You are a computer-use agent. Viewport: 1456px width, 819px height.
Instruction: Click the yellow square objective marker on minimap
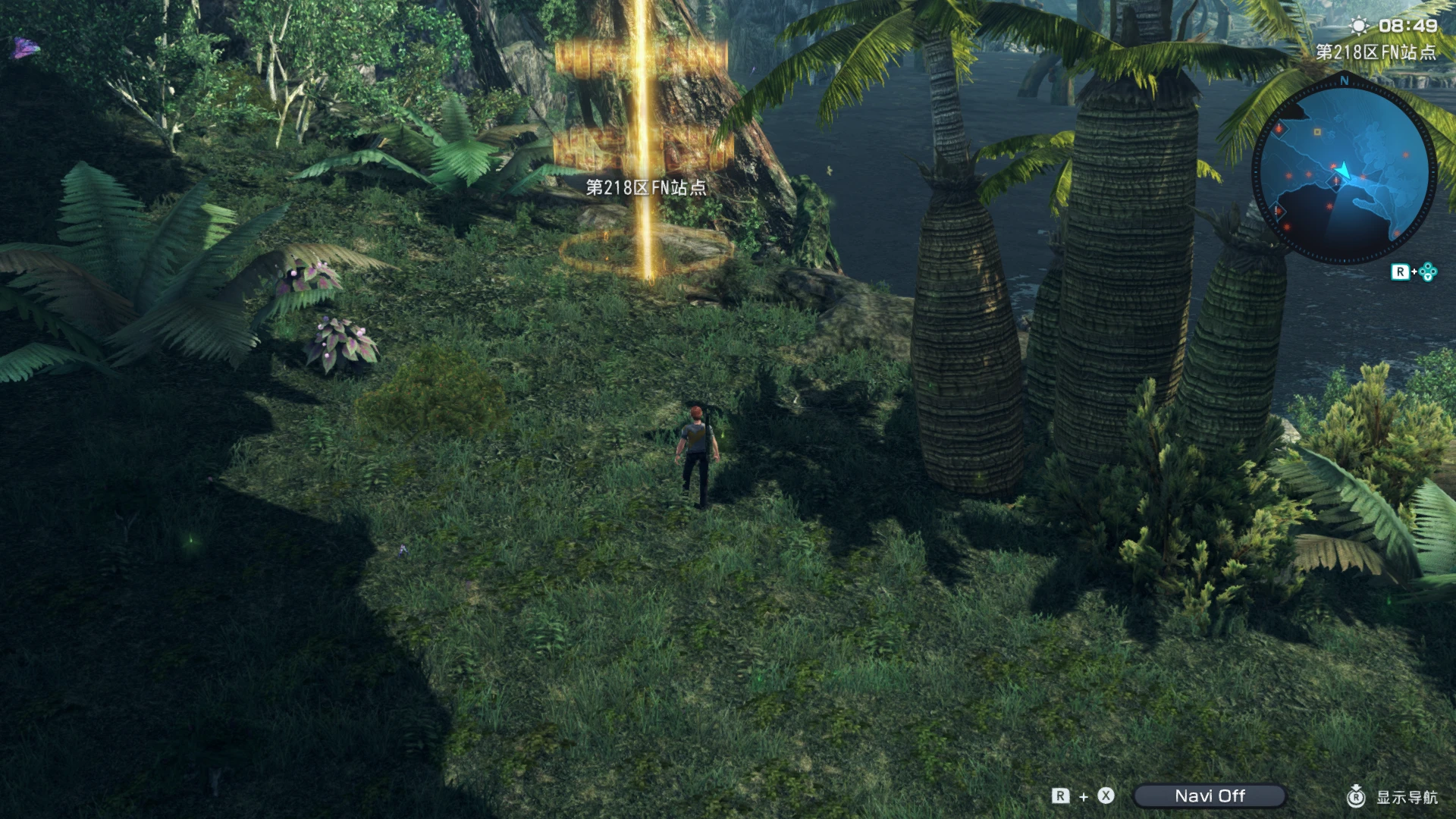1317,132
